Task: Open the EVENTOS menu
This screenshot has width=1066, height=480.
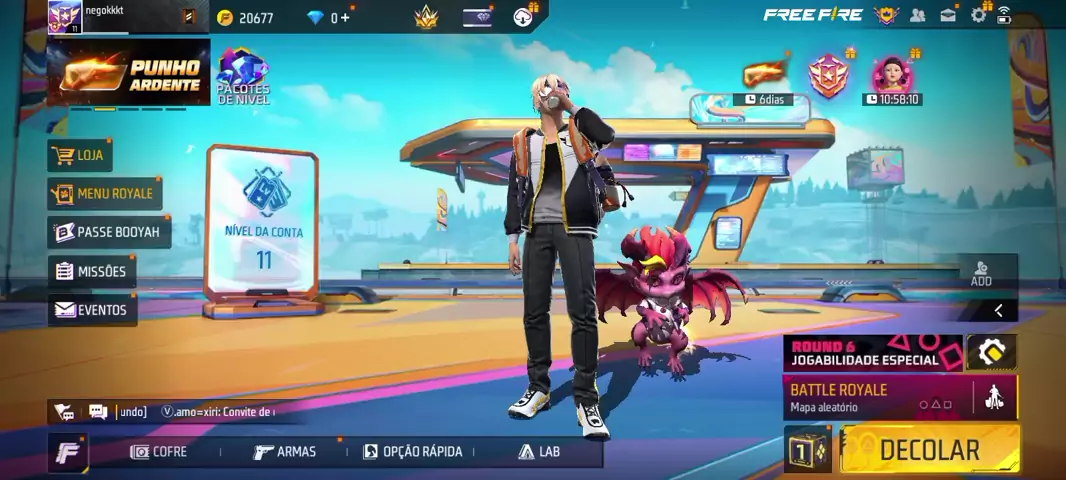Action: (92, 310)
